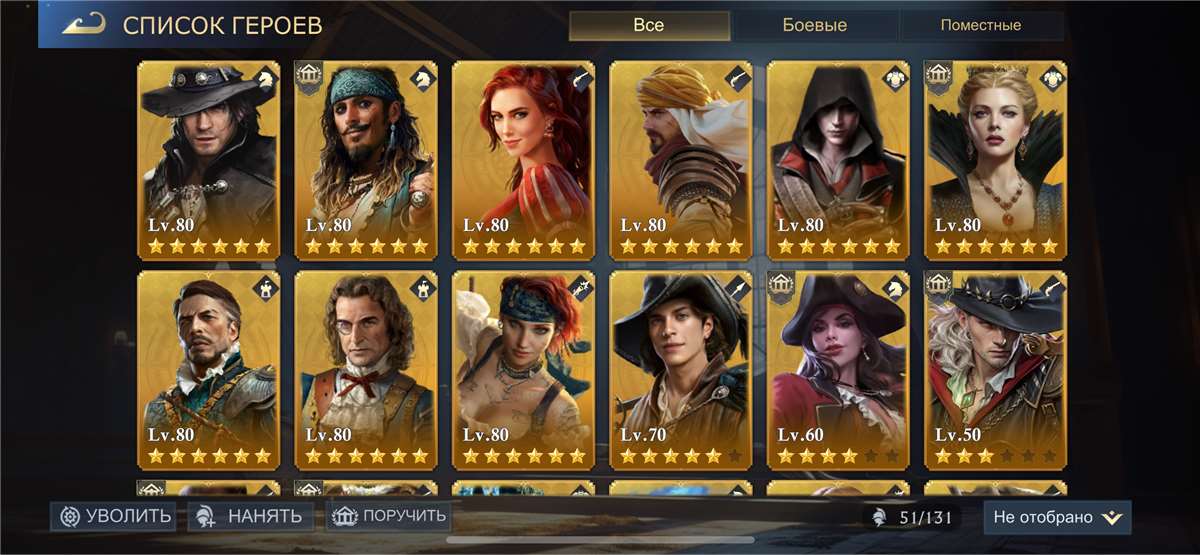Select the tattooed woman with blue bandana
Viewport: 1200px width, 555px height.
pos(523,370)
